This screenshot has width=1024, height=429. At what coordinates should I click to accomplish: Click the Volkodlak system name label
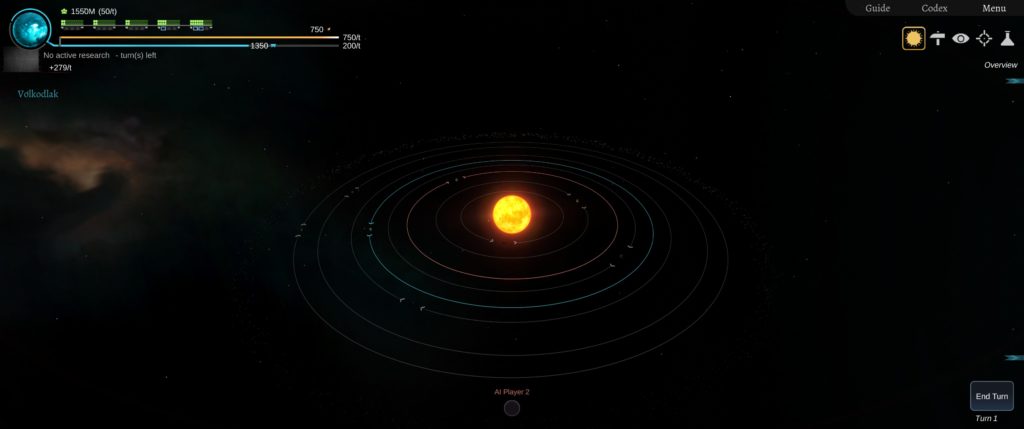tap(38, 94)
